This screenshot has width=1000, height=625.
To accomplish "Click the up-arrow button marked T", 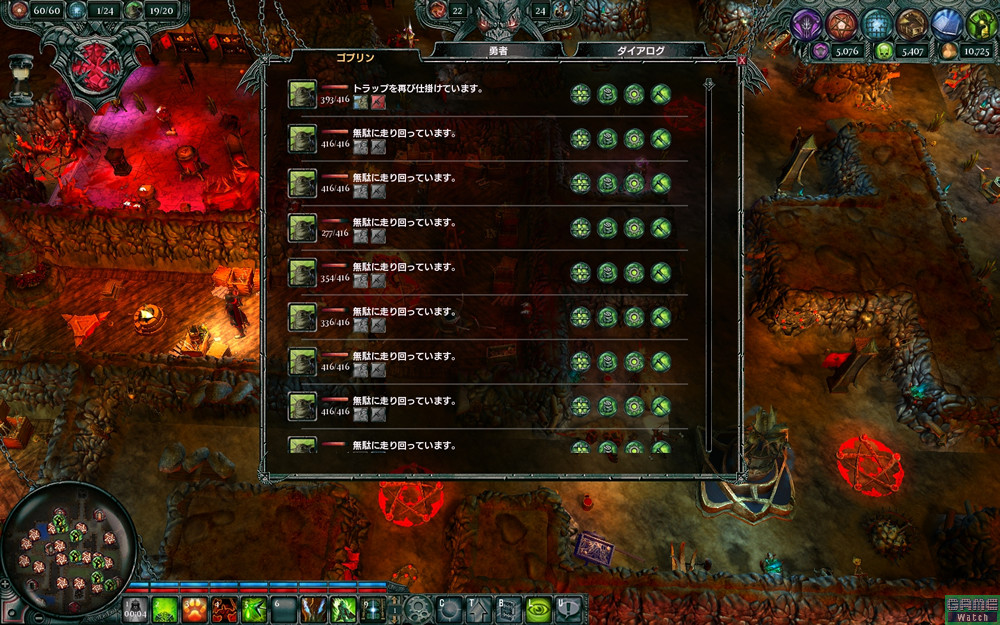I will tap(479, 608).
